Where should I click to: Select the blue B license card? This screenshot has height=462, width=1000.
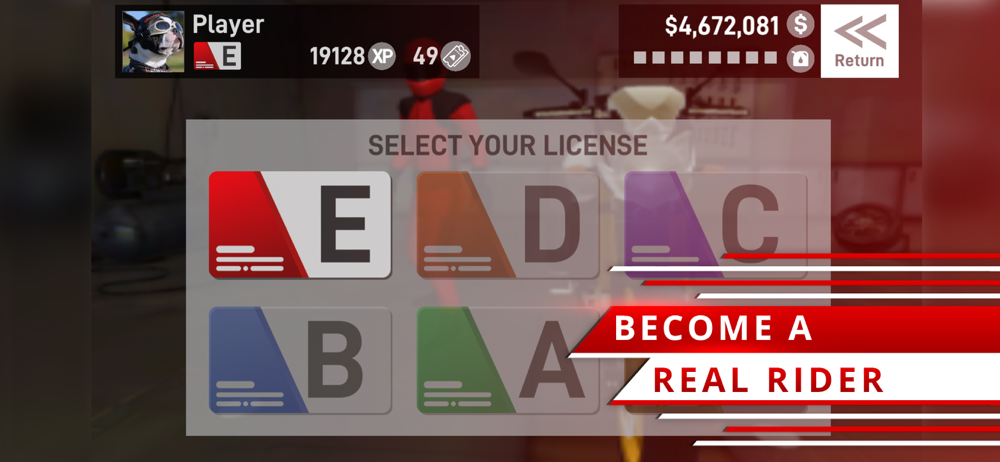click(x=299, y=361)
